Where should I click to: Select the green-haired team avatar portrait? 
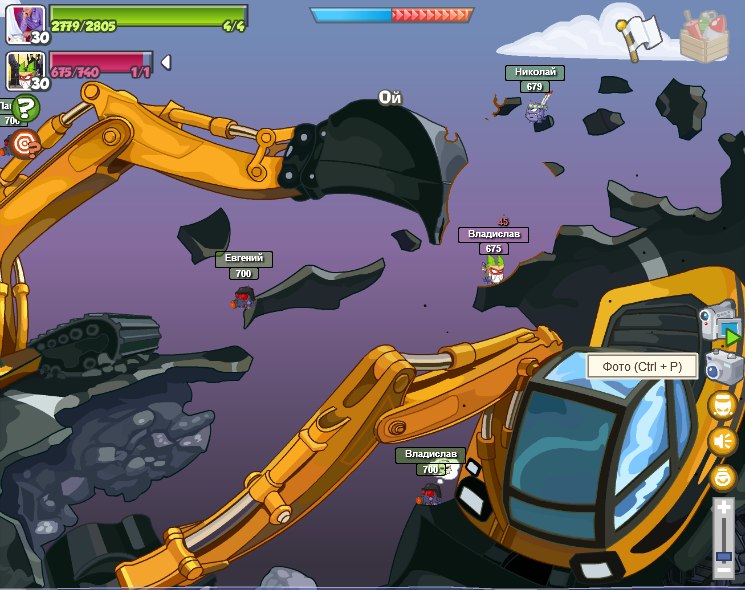[x=24, y=70]
